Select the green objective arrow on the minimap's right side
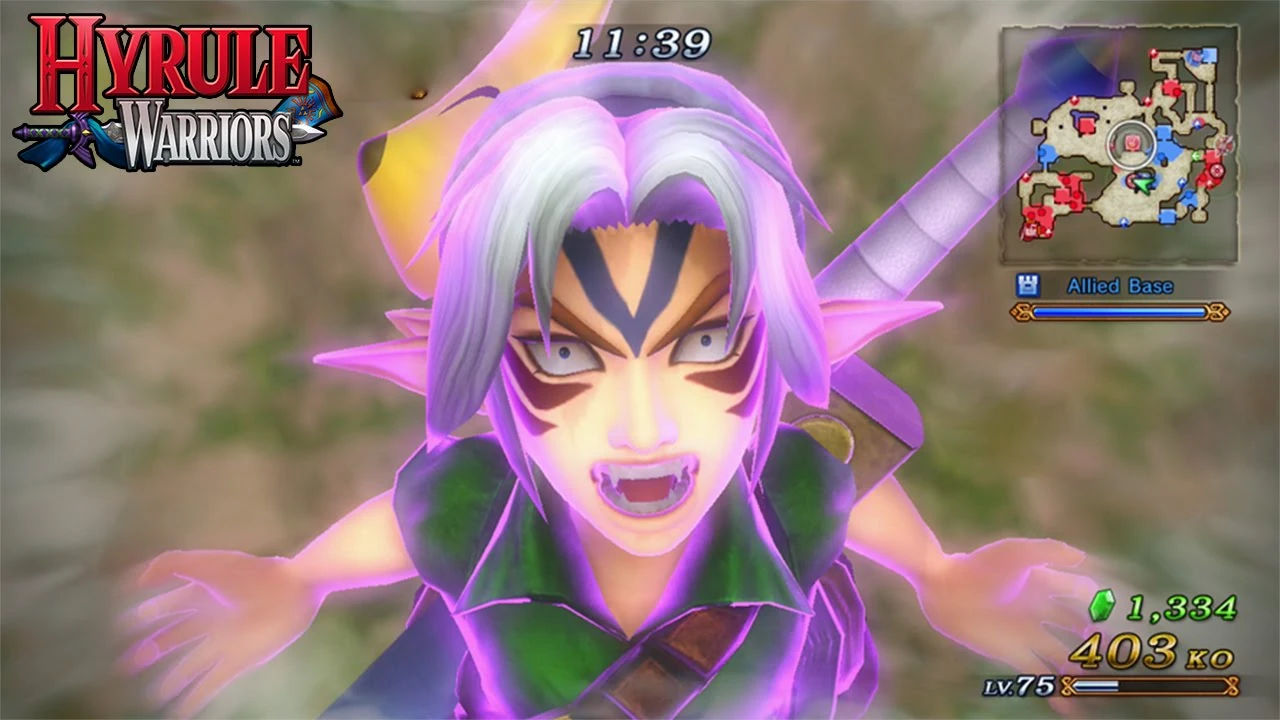This screenshot has width=1280, height=720. click(1196, 157)
